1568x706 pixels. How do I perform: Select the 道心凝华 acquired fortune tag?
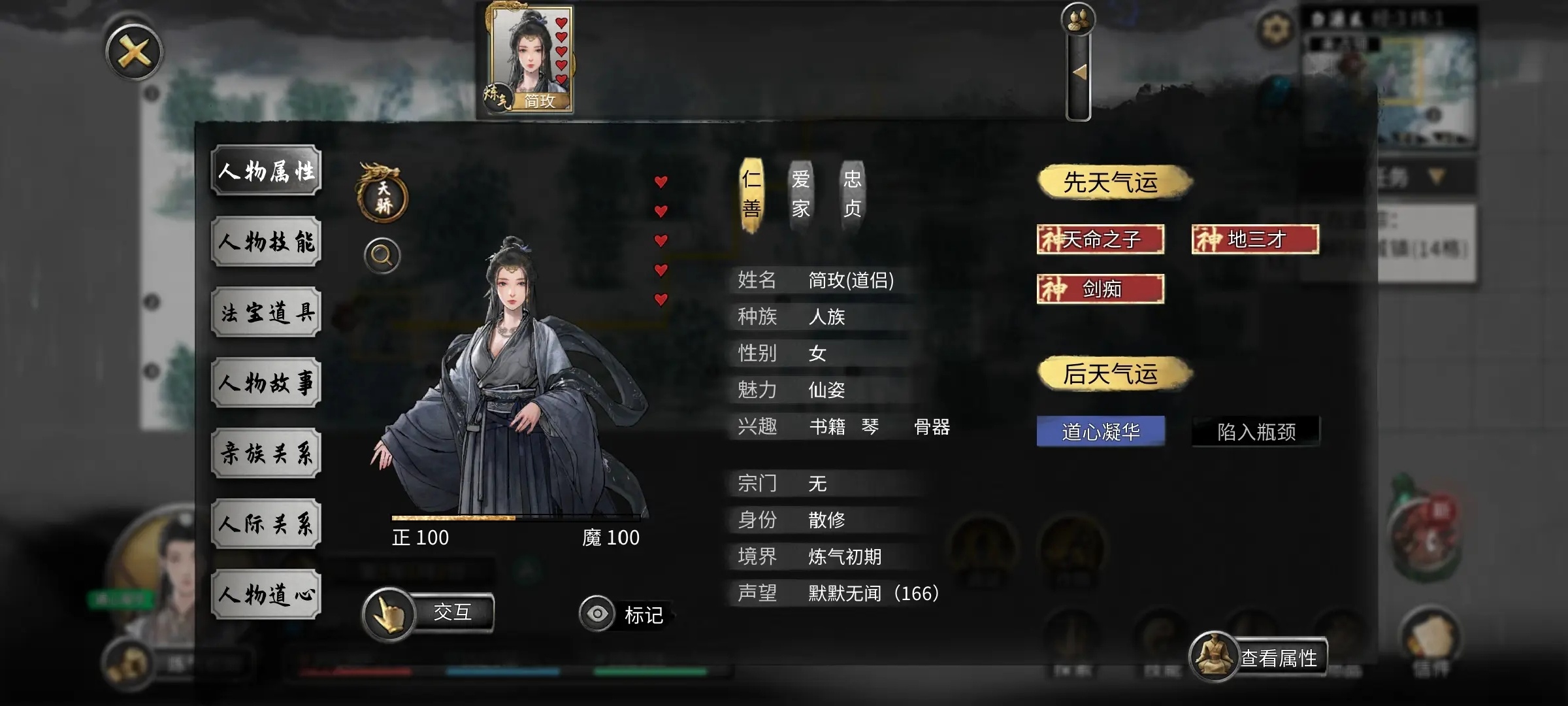(x=1100, y=431)
